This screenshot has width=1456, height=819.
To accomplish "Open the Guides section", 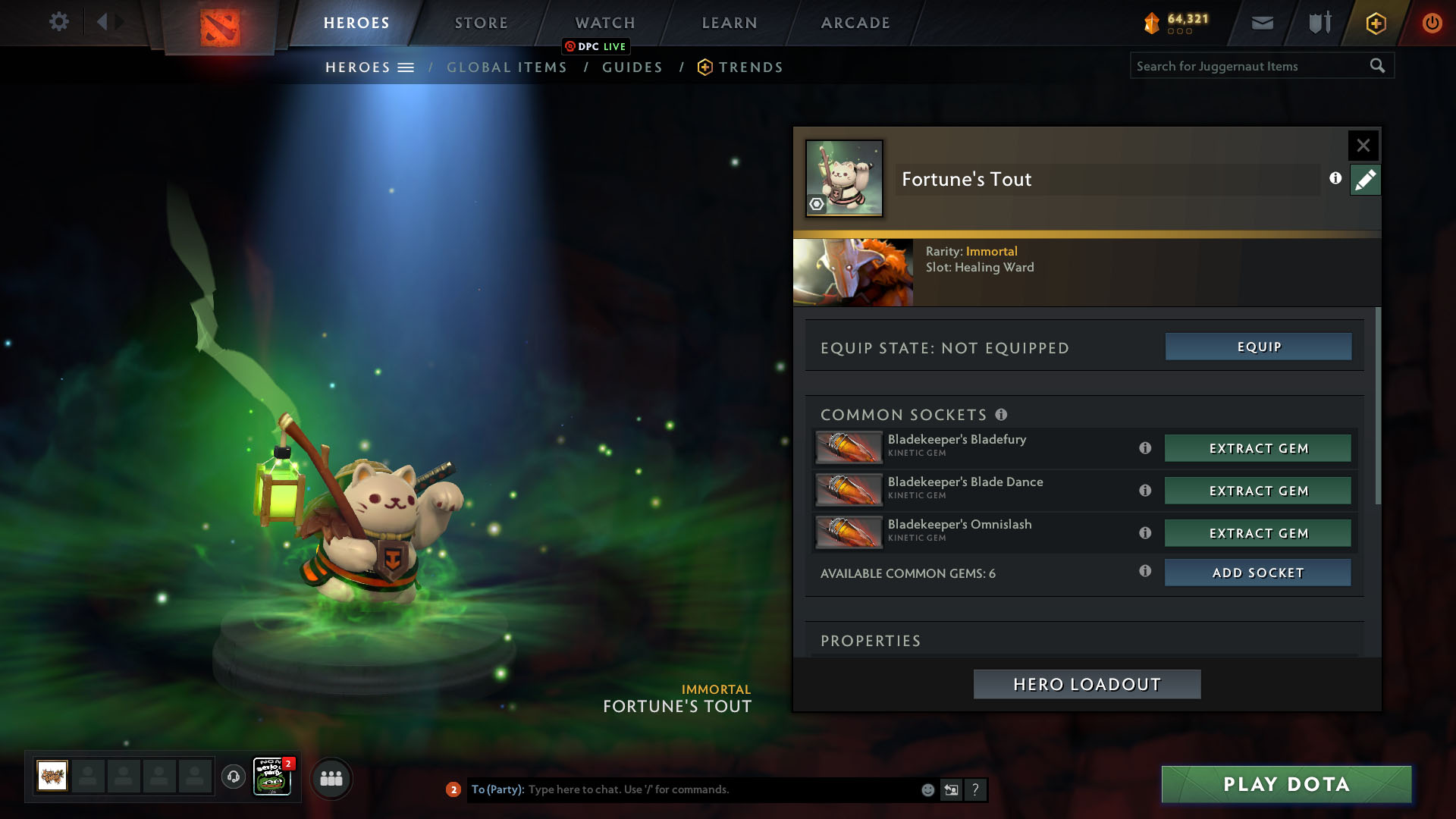I will coord(632,67).
